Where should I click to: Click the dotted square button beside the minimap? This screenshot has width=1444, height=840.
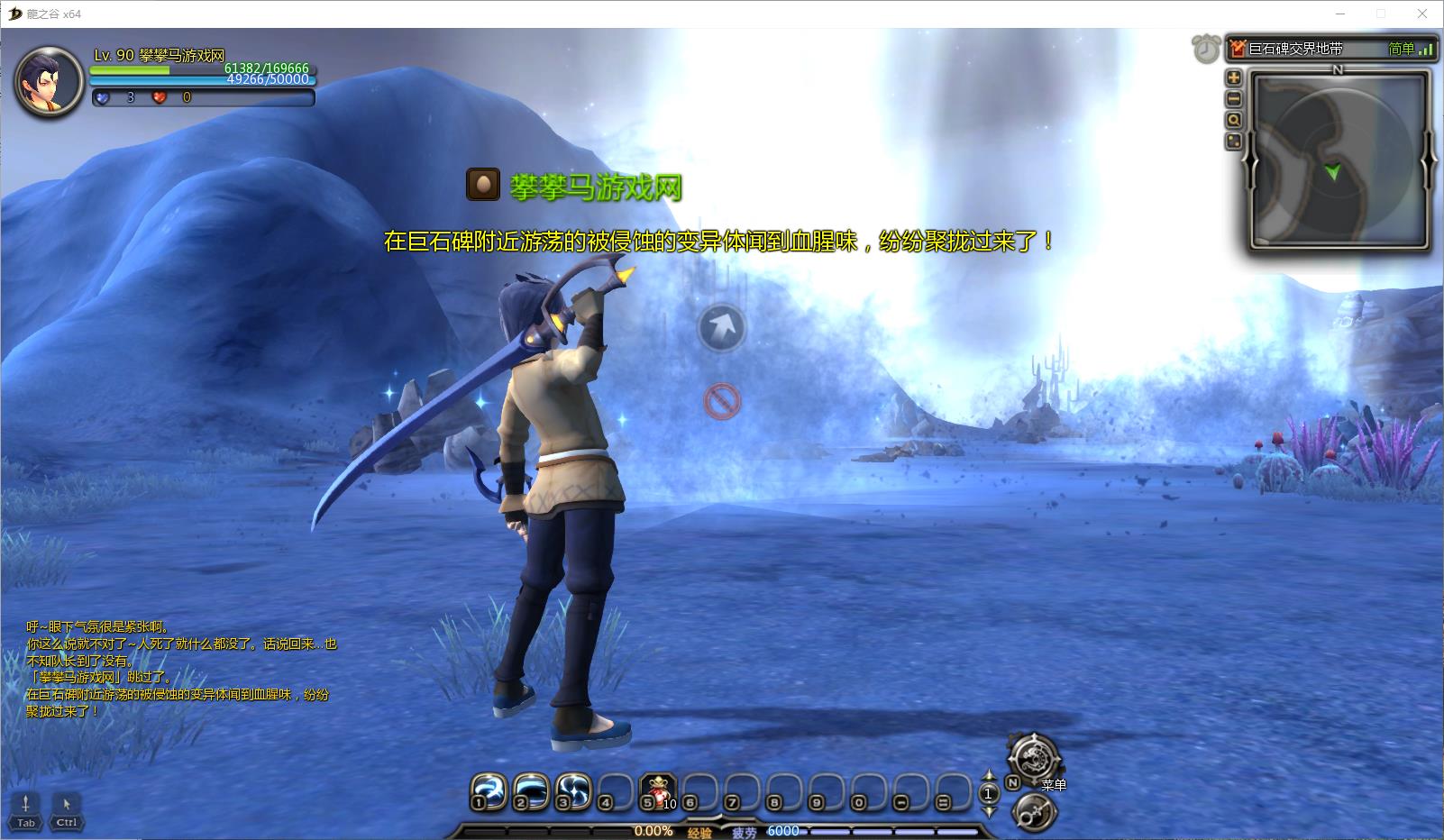[1234, 142]
